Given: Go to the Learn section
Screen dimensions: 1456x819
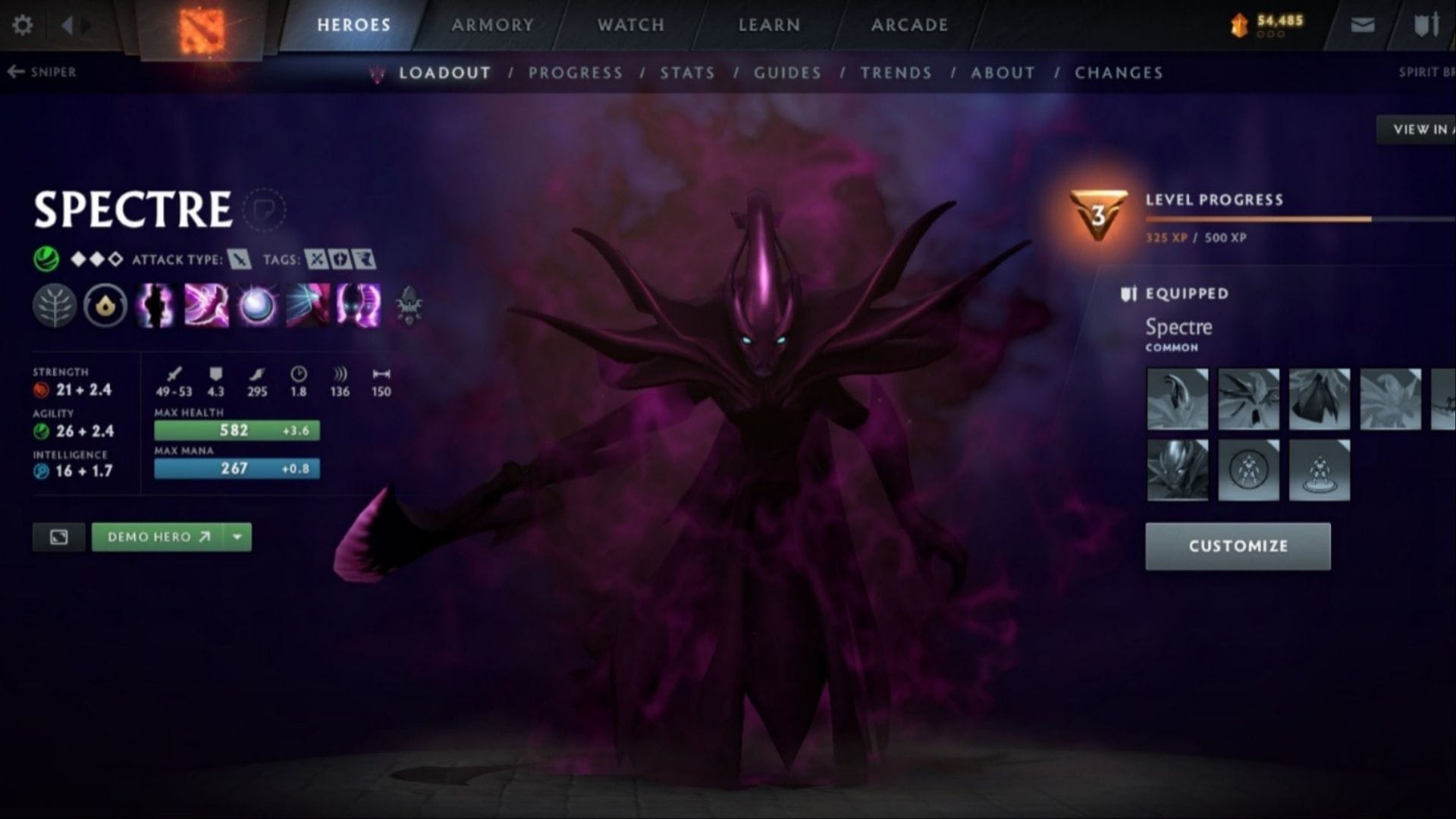Looking at the screenshot, I should (769, 25).
